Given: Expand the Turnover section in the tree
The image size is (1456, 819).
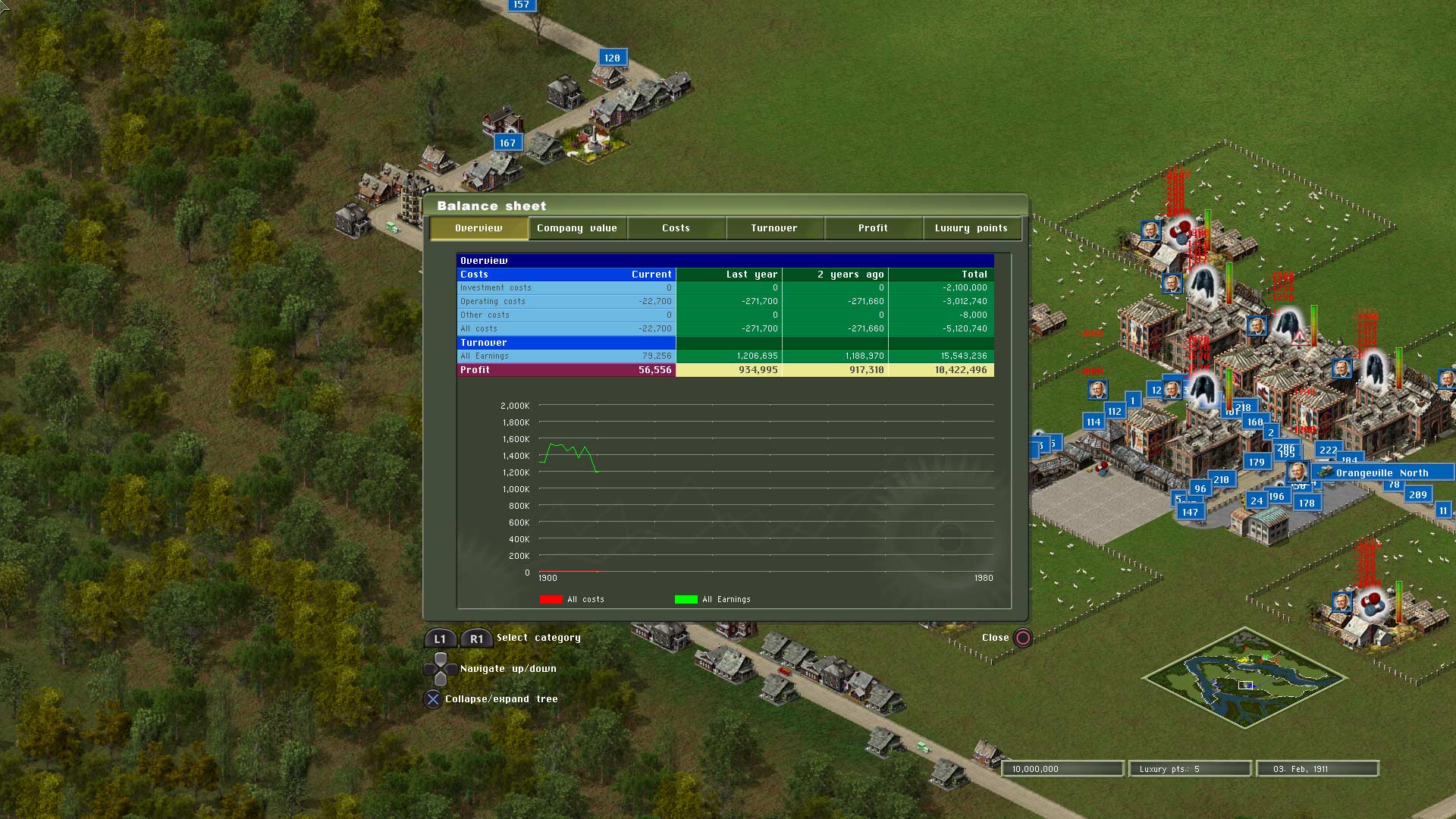Looking at the screenshot, I should 483,342.
